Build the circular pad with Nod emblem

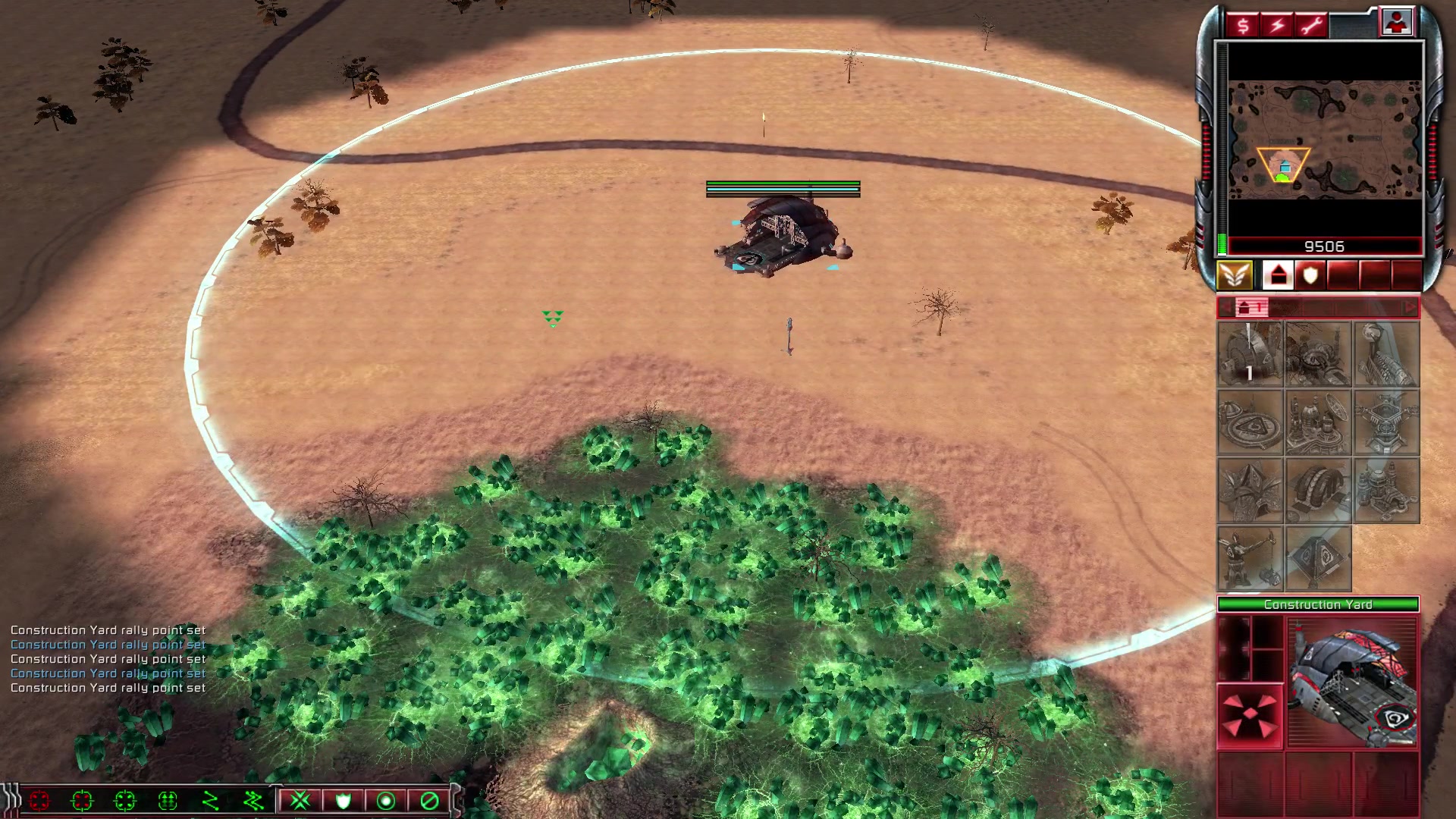coord(1250,422)
